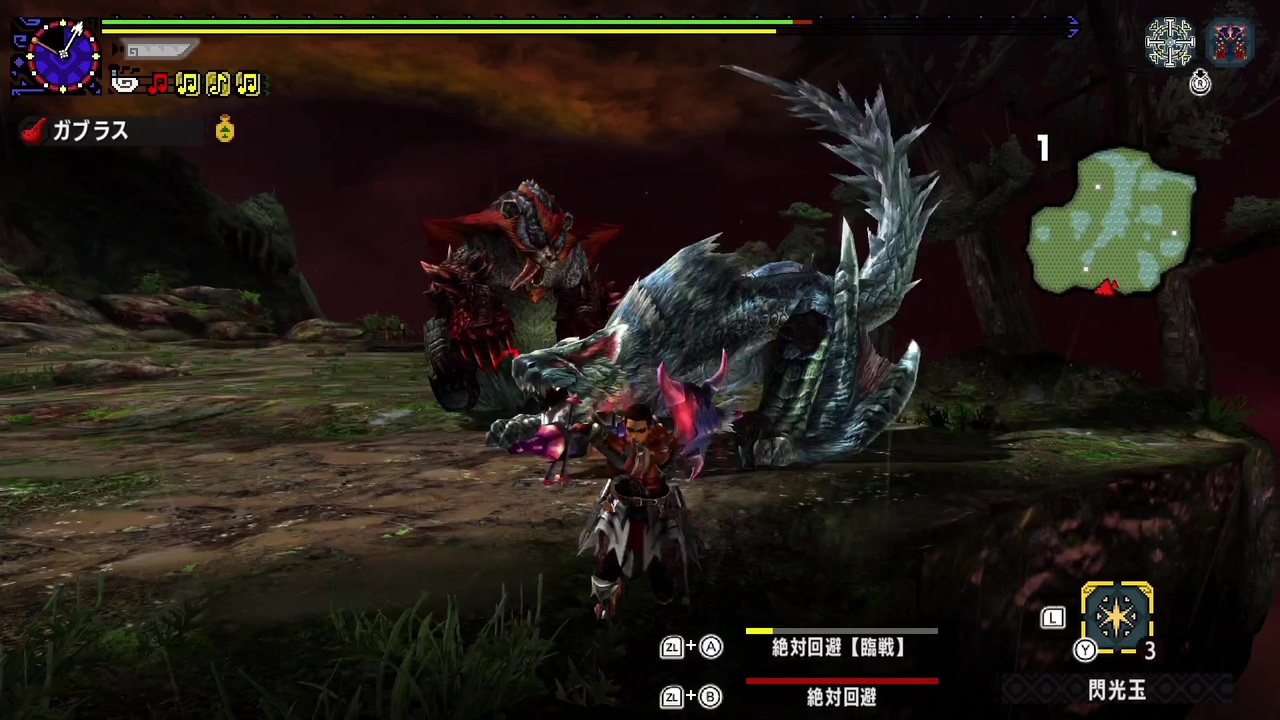Toggle the L button item cycle prompt

[1053, 618]
